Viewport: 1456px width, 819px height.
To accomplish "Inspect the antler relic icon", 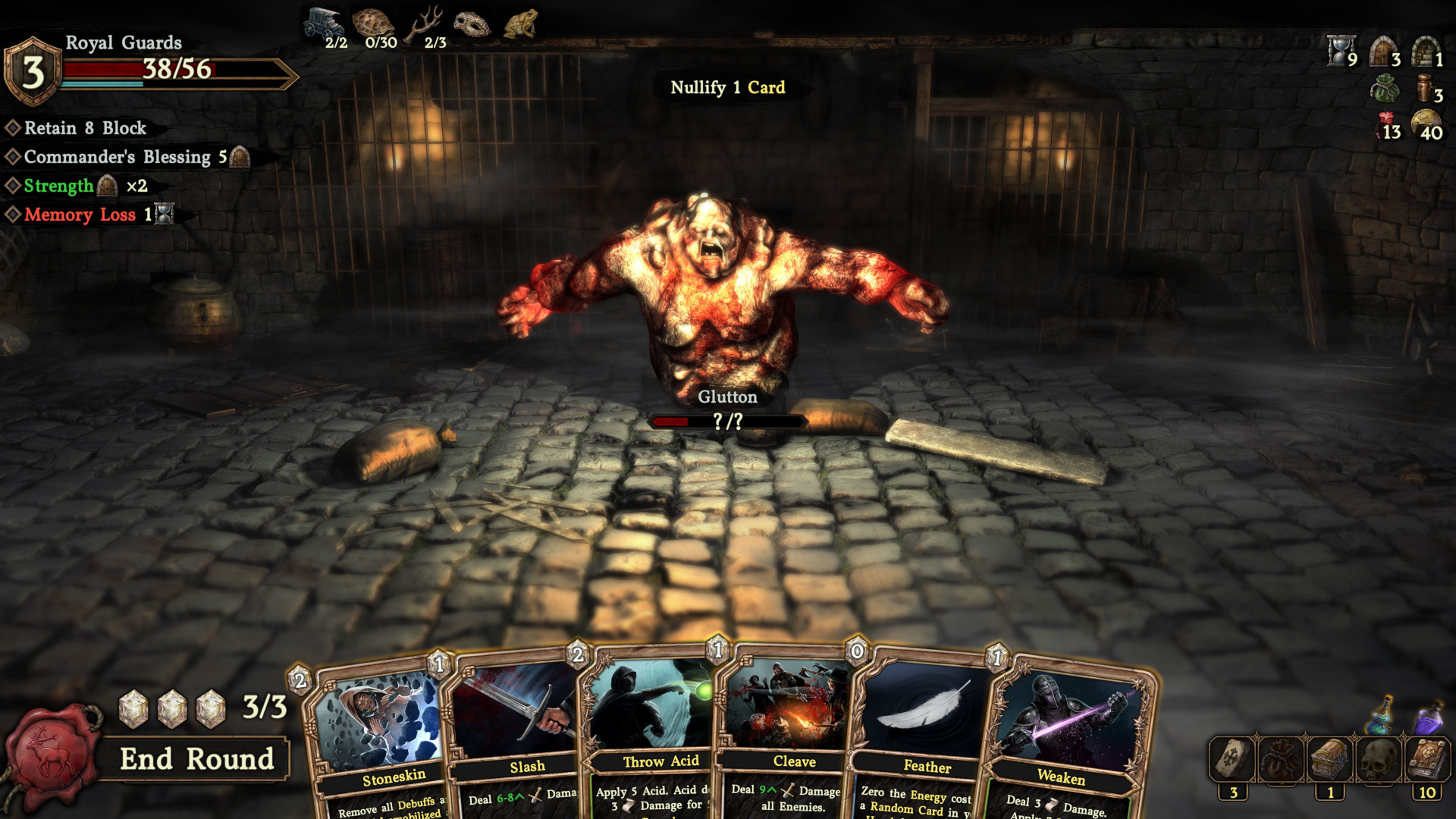I will (x=425, y=23).
